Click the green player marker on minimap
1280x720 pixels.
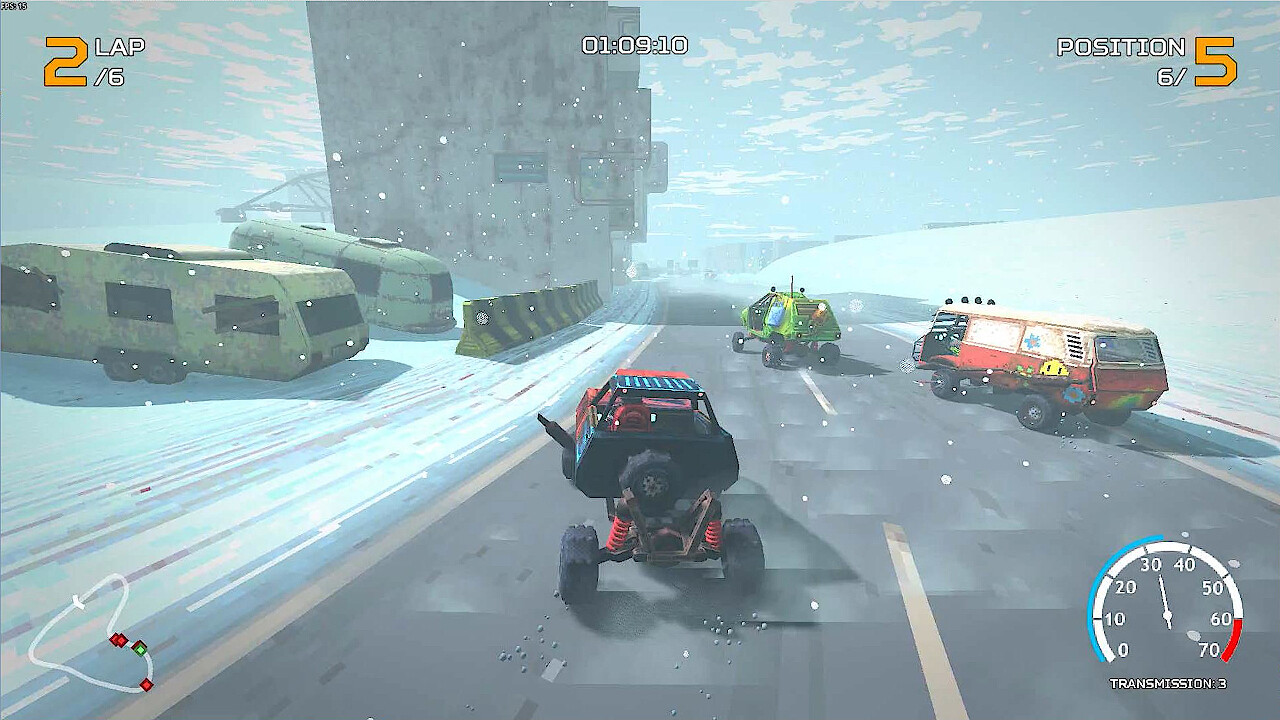click(x=141, y=650)
